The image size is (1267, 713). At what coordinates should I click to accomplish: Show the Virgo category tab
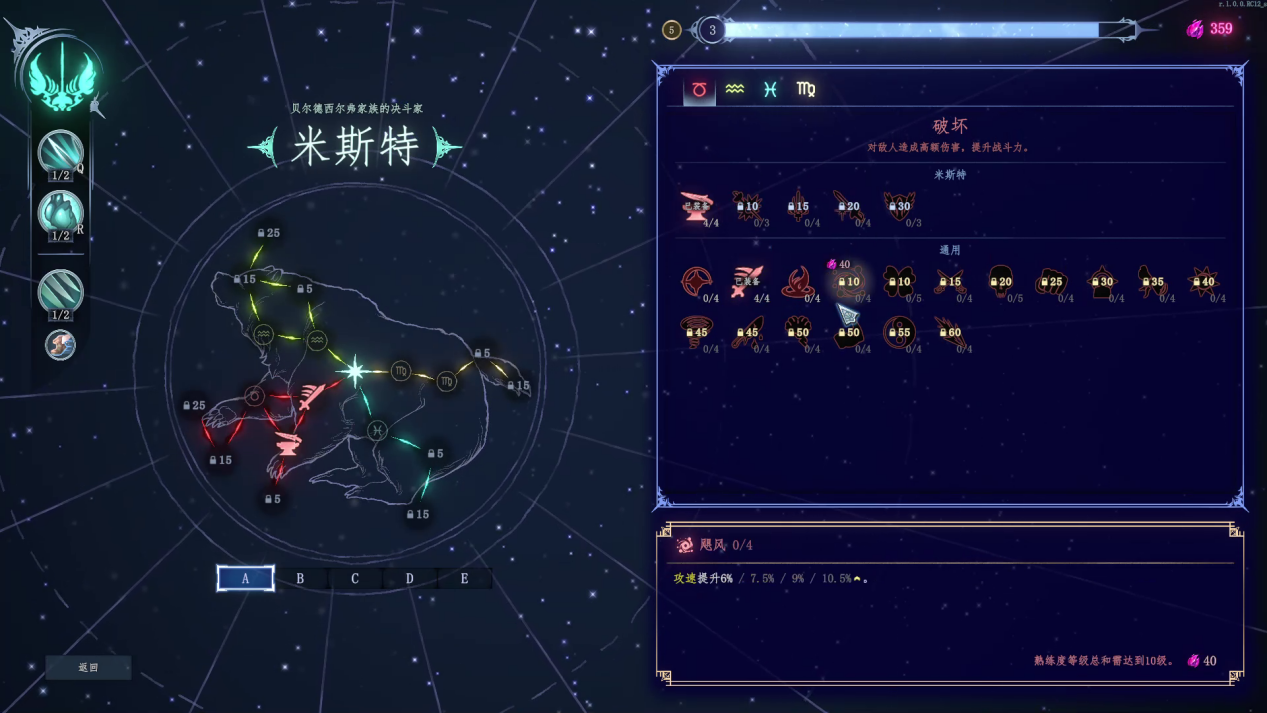(x=806, y=90)
